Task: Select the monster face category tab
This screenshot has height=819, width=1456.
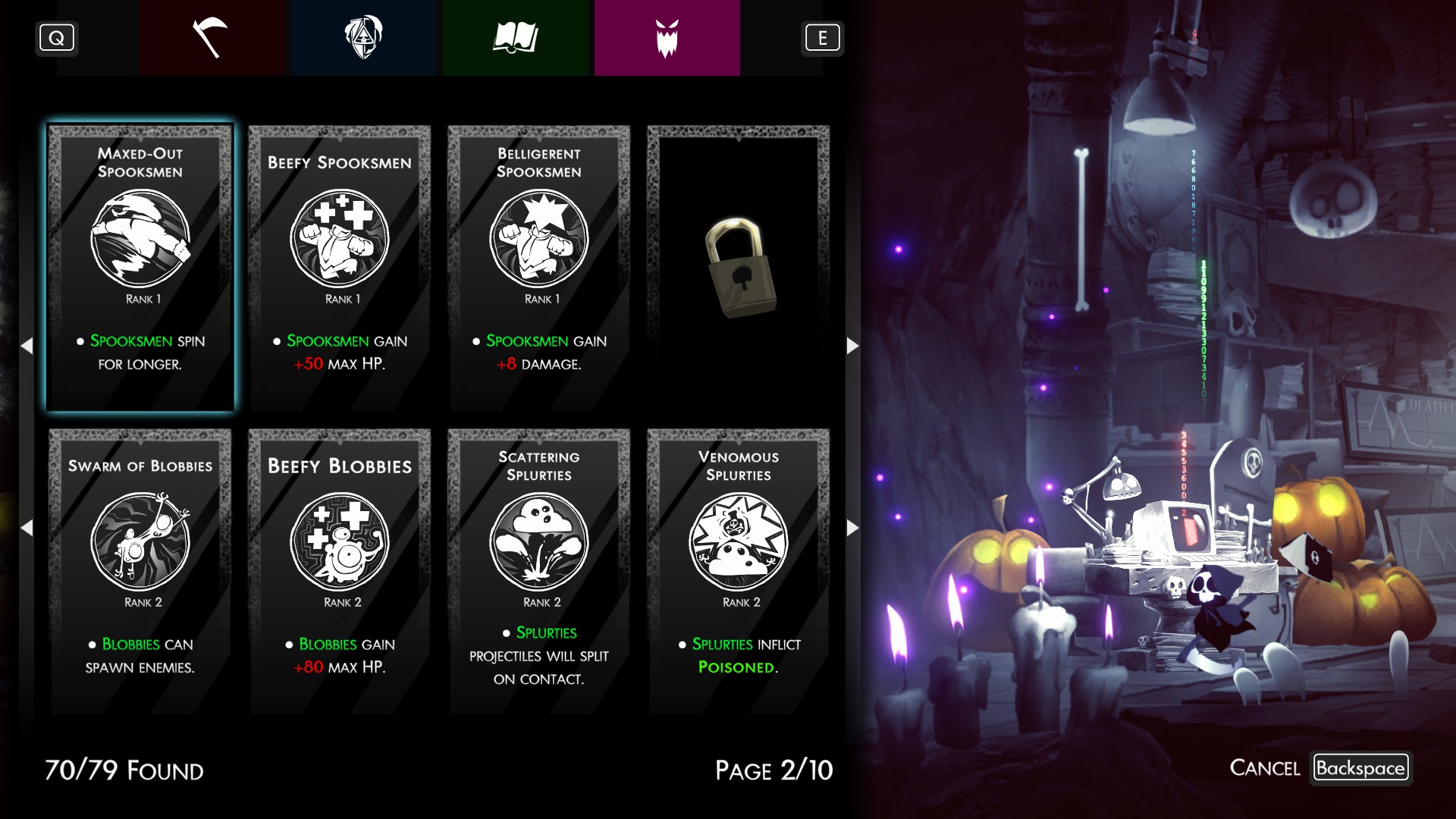Action: coord(667,38)
